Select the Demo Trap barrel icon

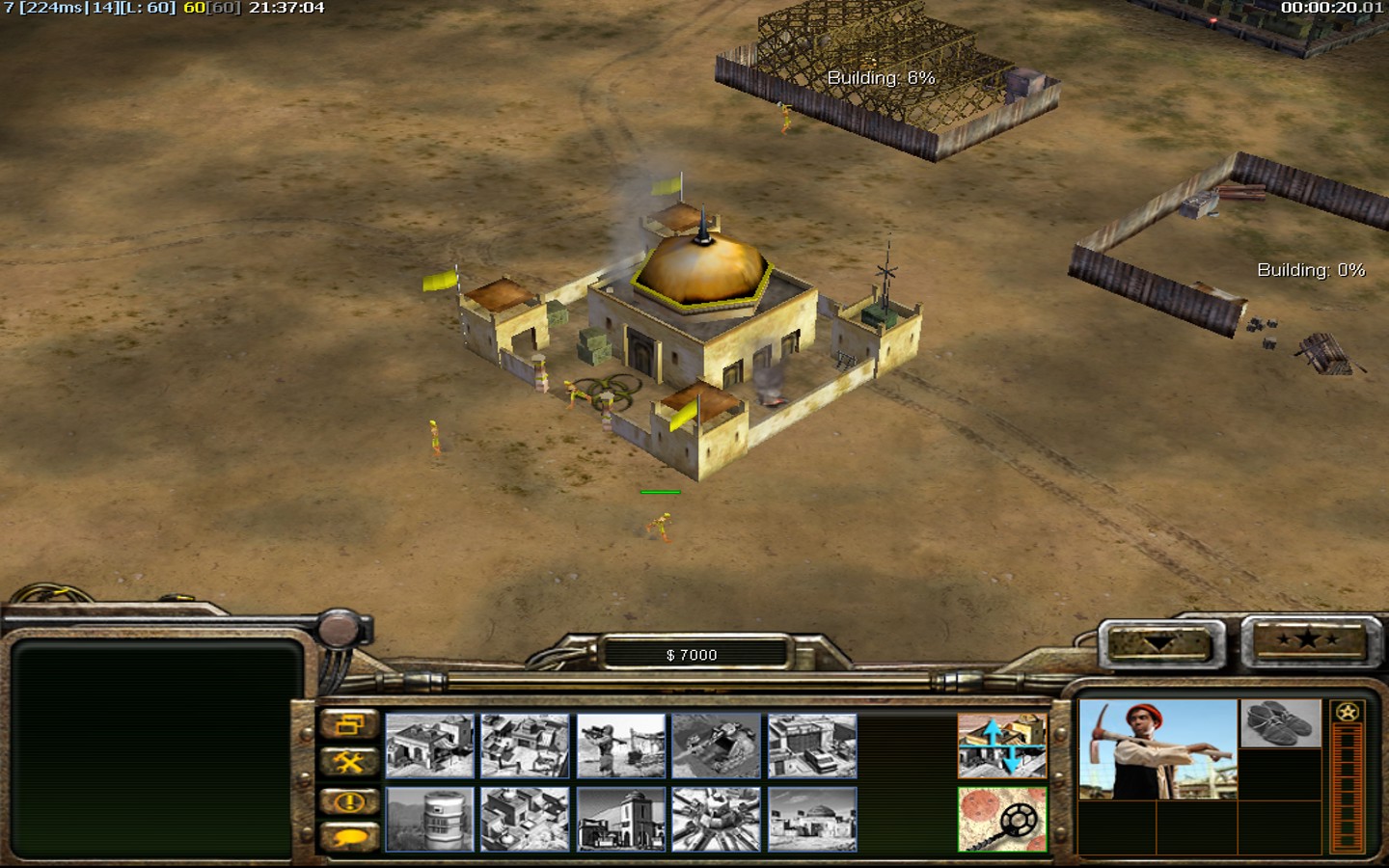[429, 819]
